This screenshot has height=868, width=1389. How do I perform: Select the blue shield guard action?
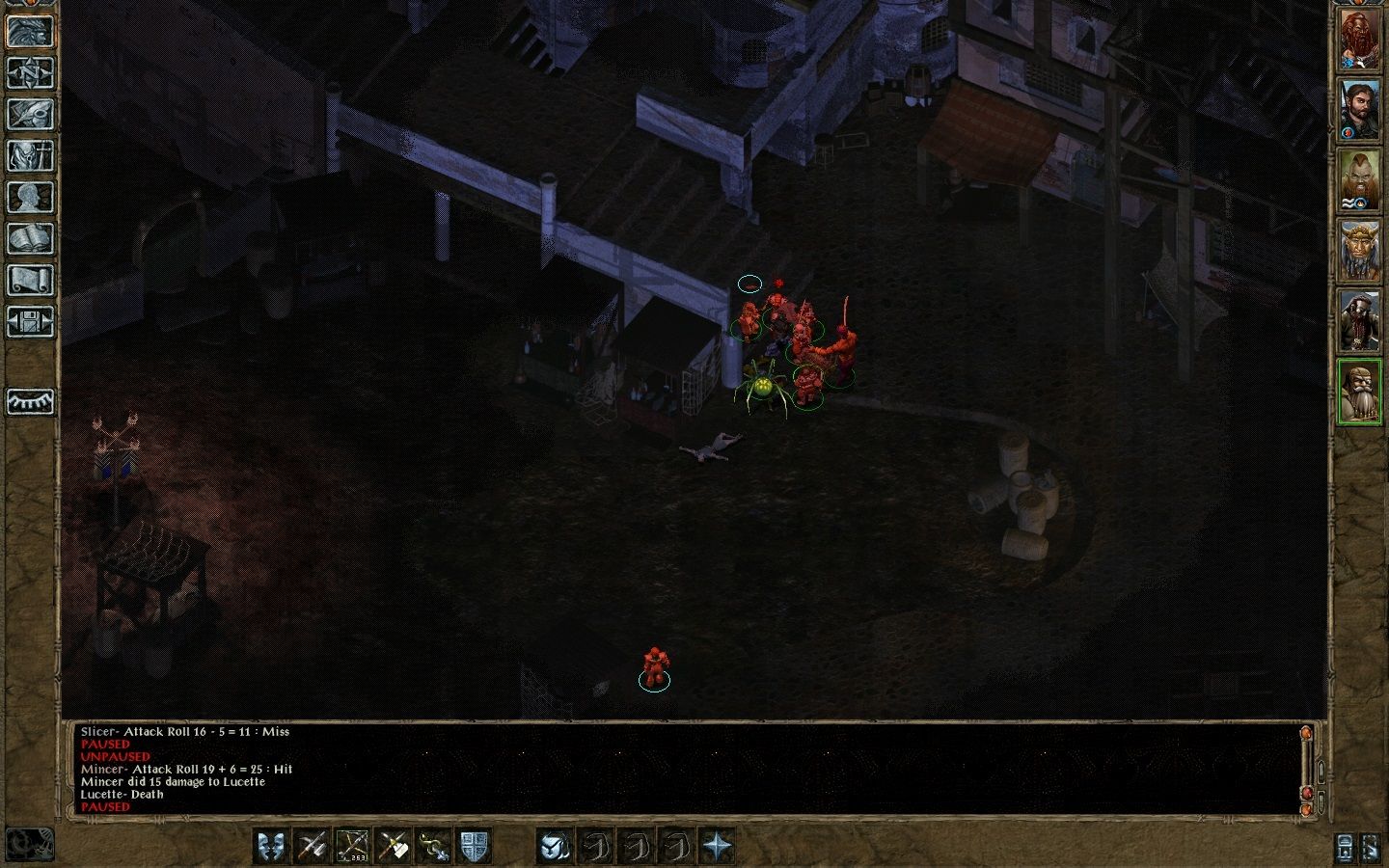473,847
